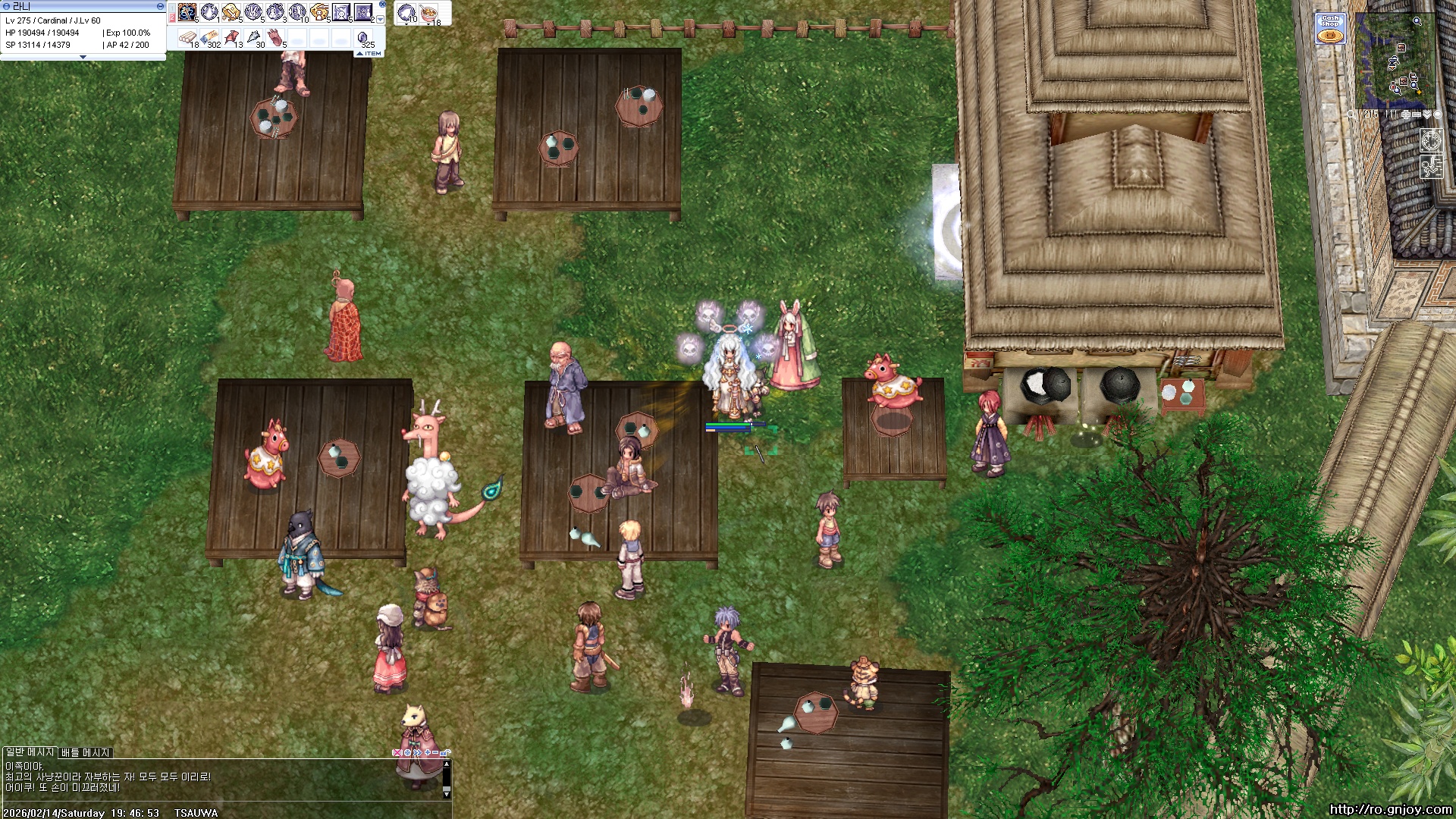Collapse the ITEM hotbar row
This screenshot has height=819, width=1456.
coord(369,54)
